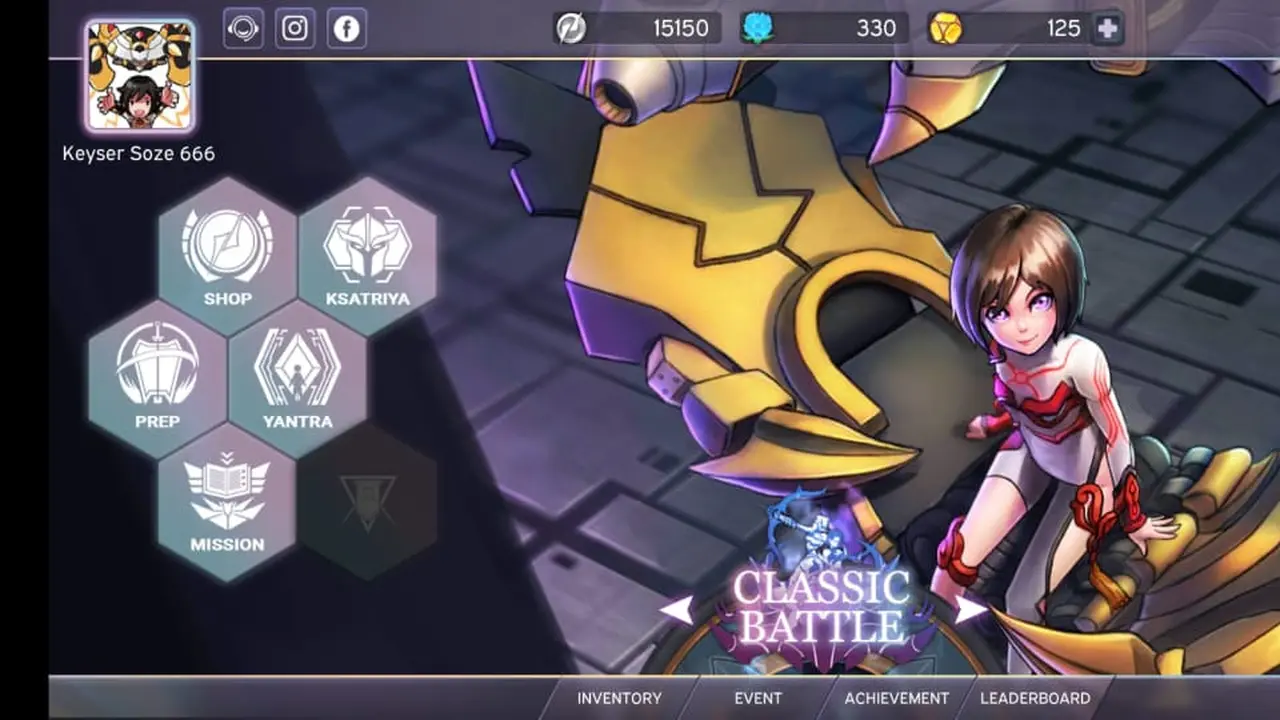Open the game's Facebook page
This screenshot has width=1280, height=720.
347,29
